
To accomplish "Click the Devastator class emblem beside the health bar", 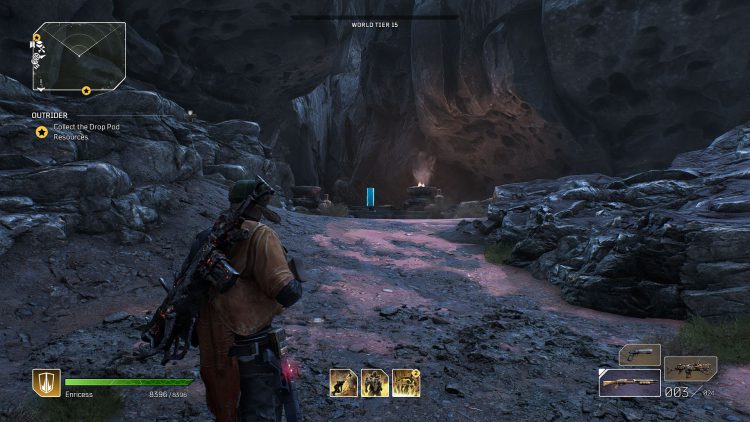I will [x=45, y=383].
